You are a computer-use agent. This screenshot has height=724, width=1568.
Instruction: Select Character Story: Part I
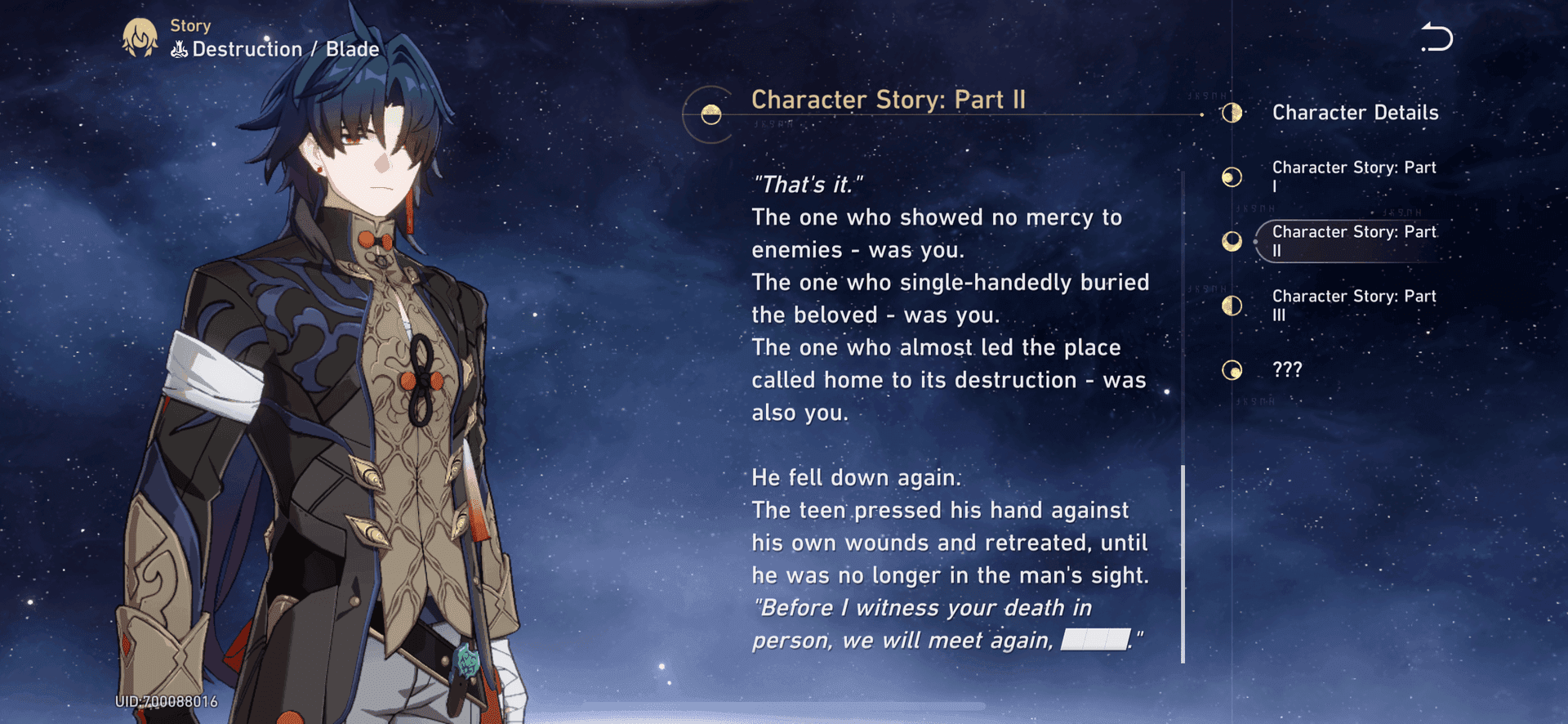1352,177
